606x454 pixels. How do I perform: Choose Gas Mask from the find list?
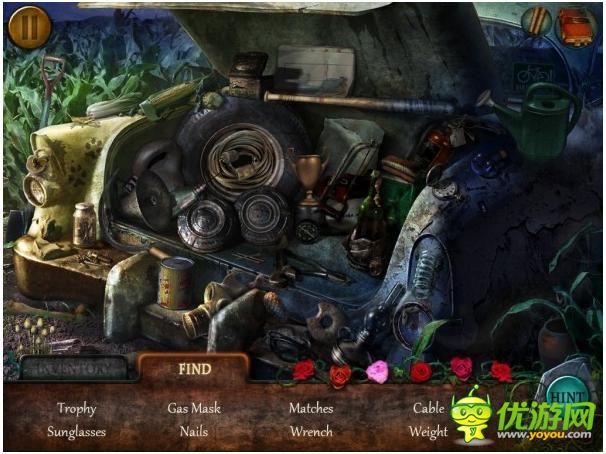click(194, 408)
